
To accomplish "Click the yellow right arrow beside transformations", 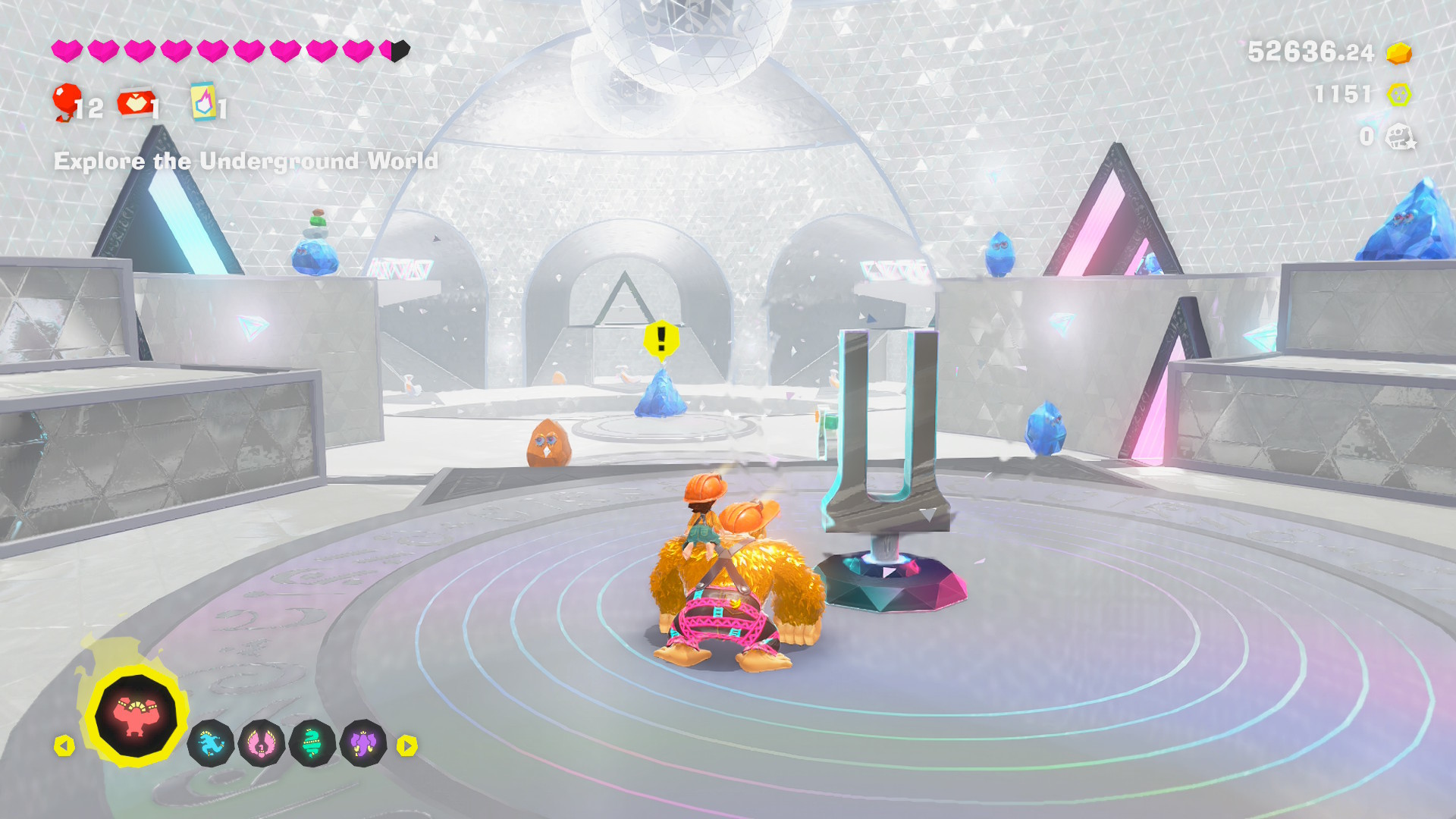I will 407,746.
